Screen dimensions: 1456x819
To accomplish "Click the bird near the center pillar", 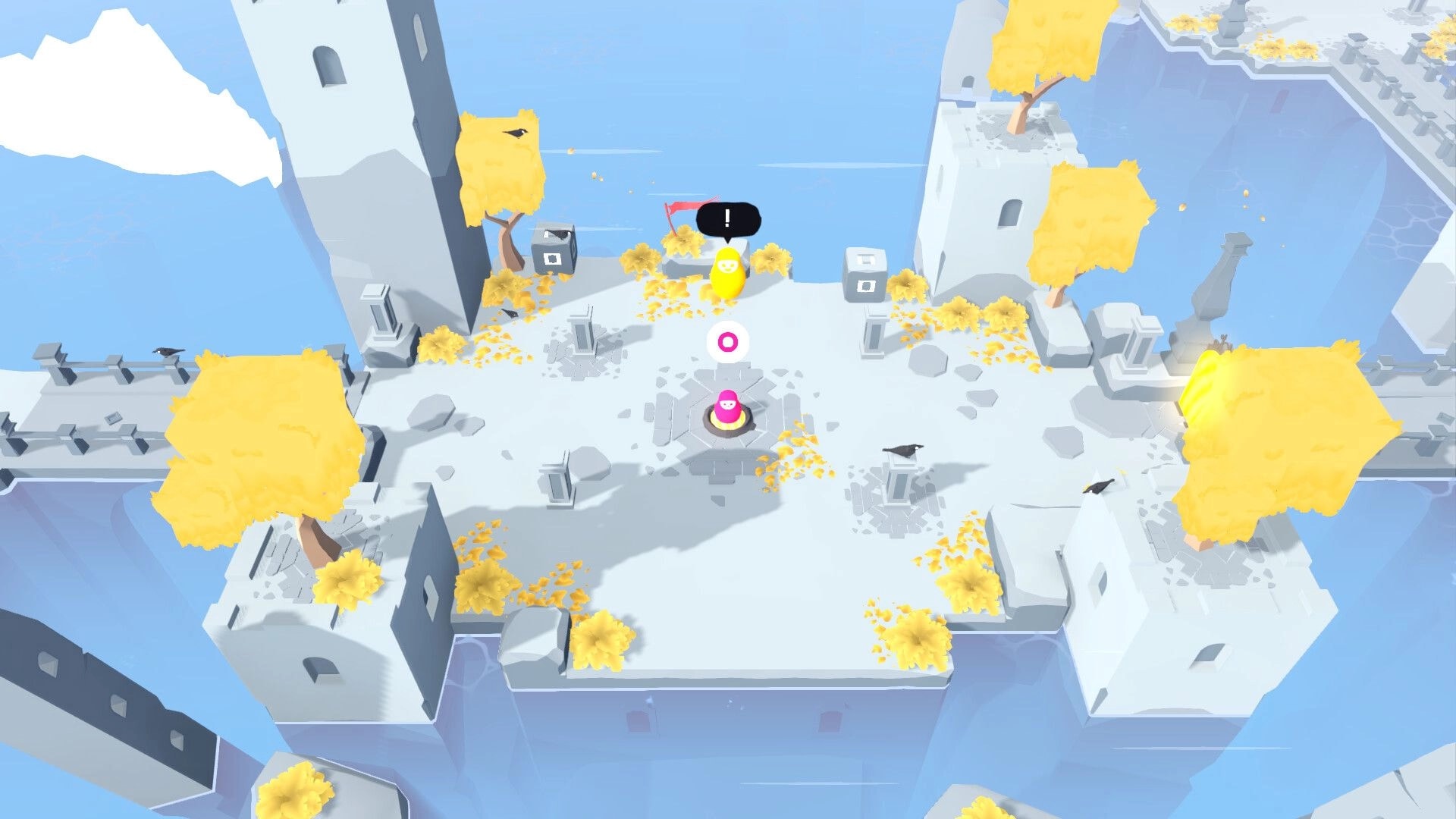I will (902, 452).
